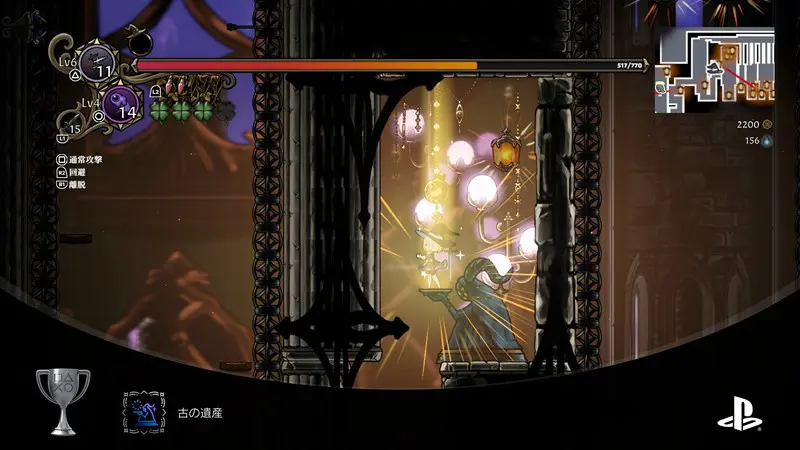Click the gold coin currency icon
The width and height of the screenshot is (800, 450).
point(768,125)
